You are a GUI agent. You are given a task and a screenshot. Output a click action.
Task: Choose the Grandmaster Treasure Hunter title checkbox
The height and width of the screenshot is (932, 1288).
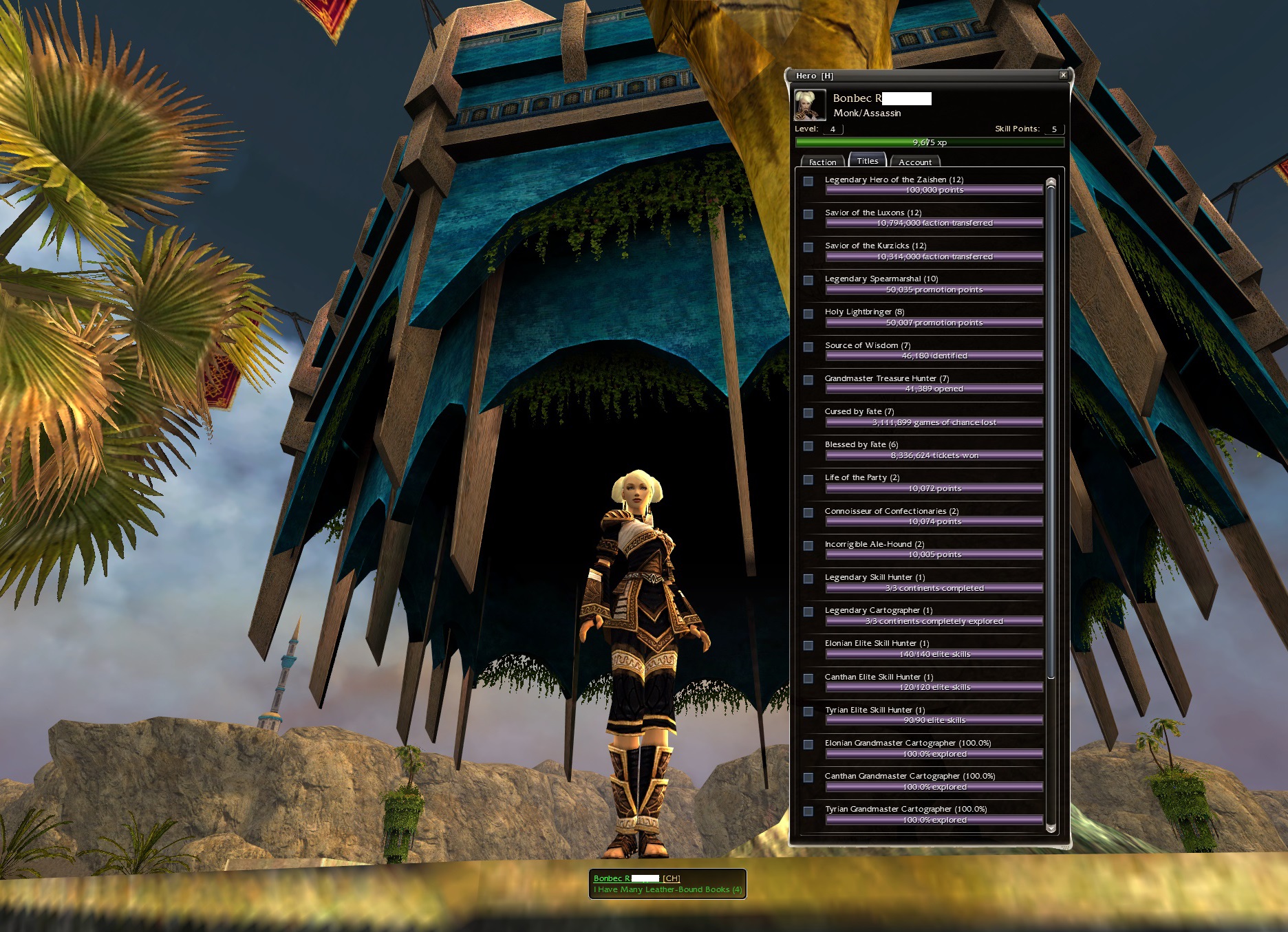click(x=808, y=380)
